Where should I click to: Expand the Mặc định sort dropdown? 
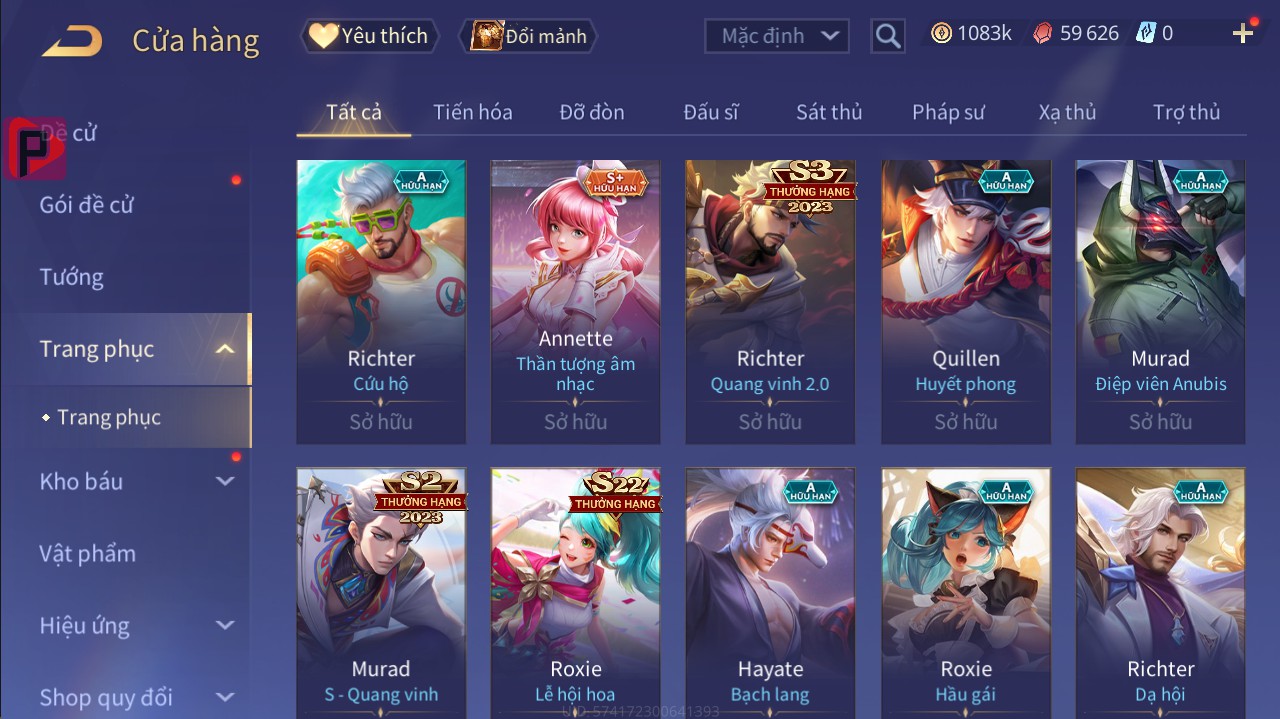pyautogui.click(x=777, y=36)
